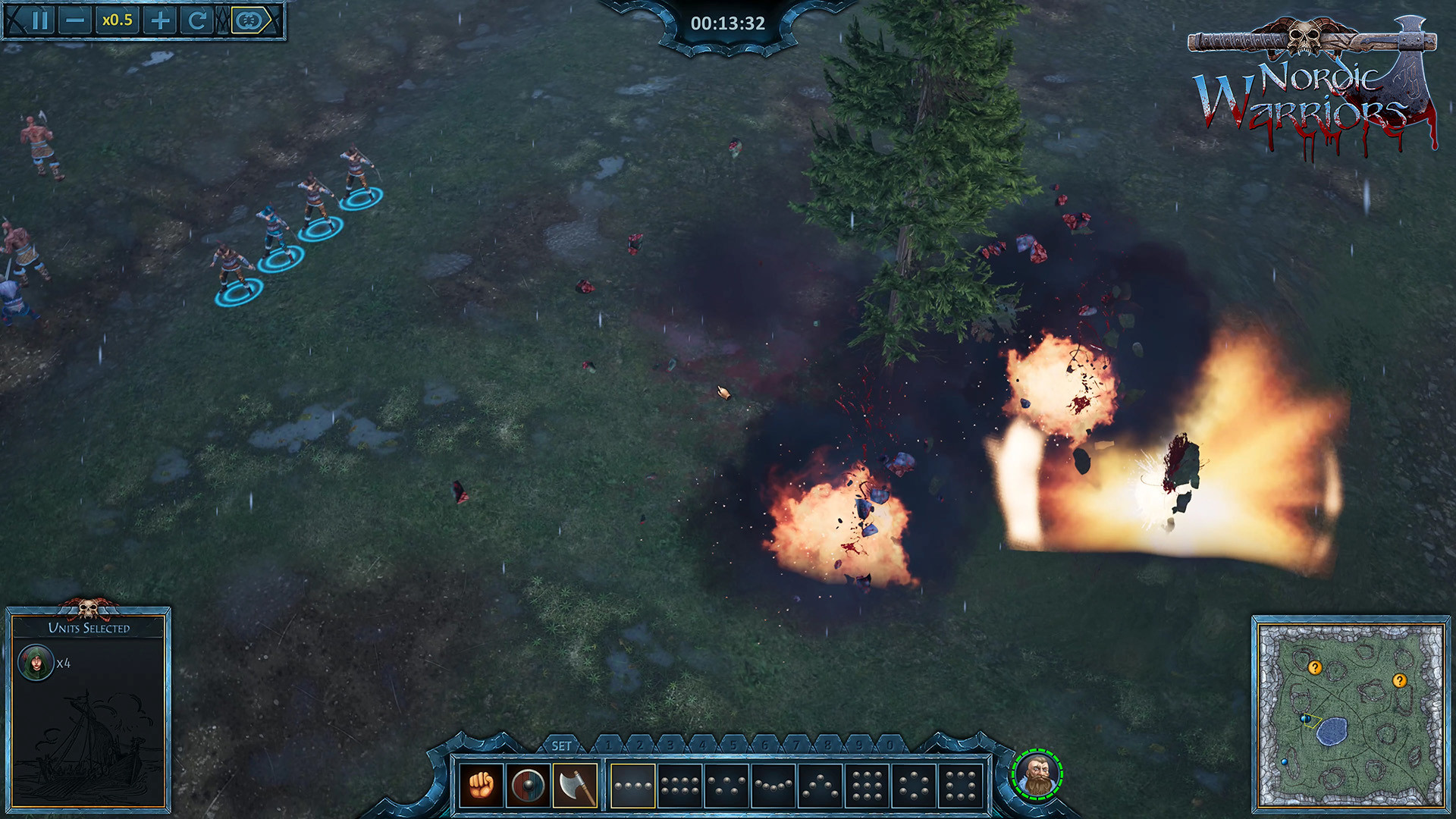The width and height of the screenshot is (1456, 819).
Task: Toggle the camera mode arrow-shaped button
Action: [251, 20]
